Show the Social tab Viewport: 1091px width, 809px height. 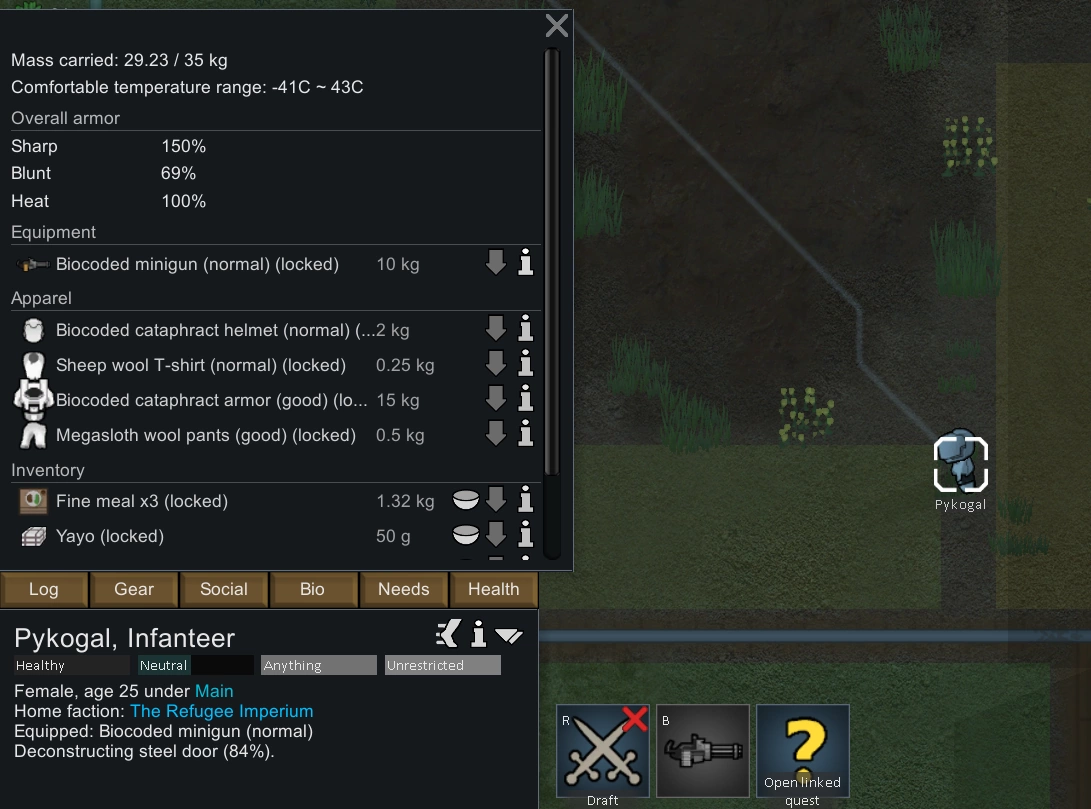coord(224,589)
